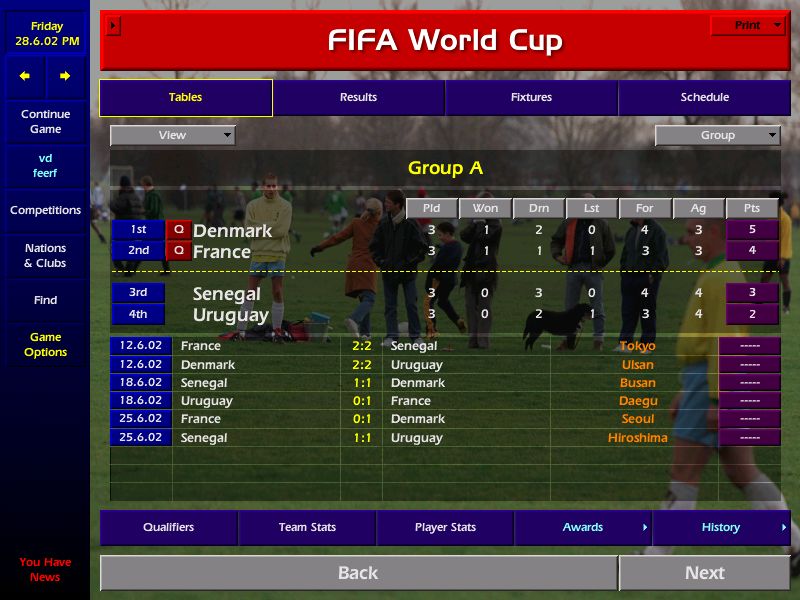
Task: Open the View dropdown
Action: [173, 135]
